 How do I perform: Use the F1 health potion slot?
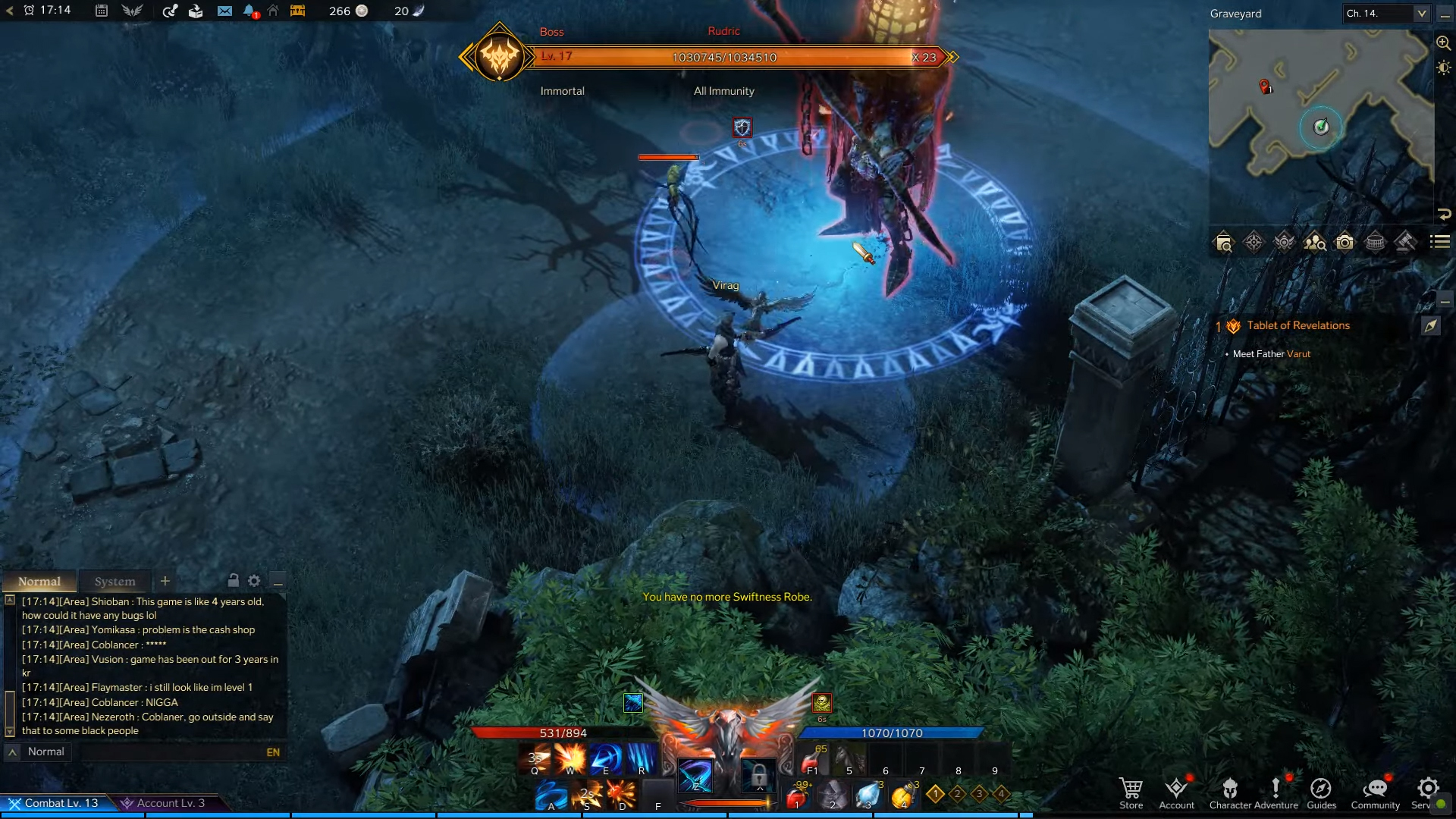(x=812, y=758)
